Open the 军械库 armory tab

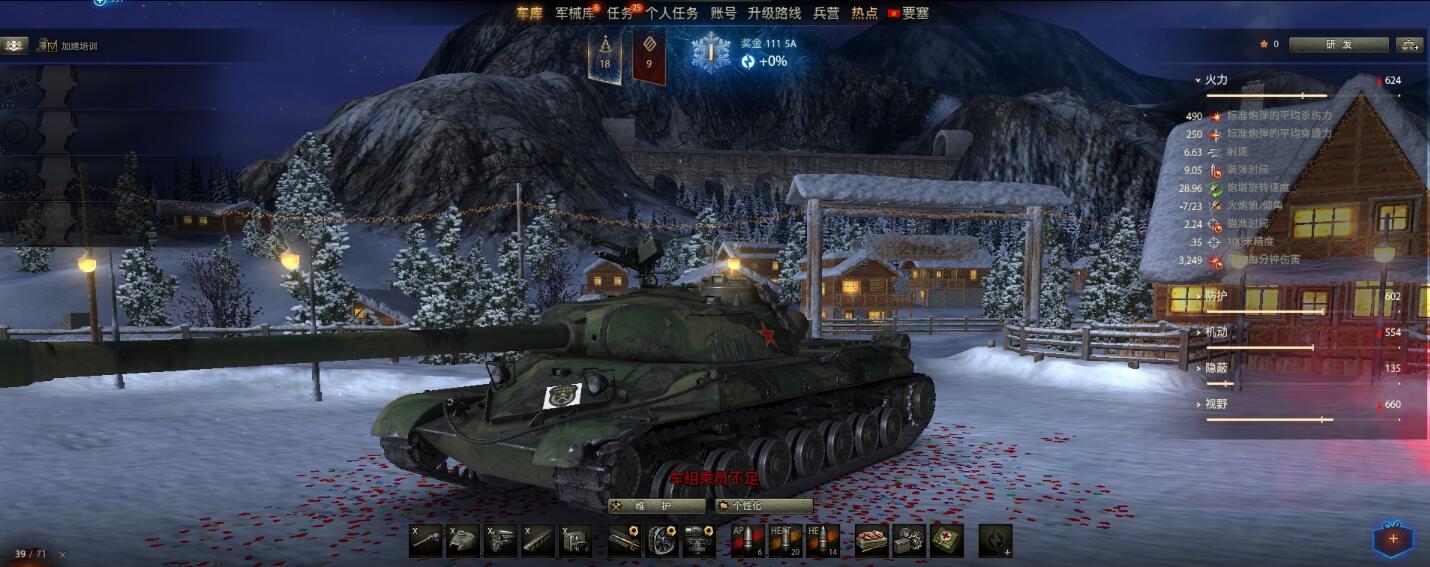pos(574,13)
